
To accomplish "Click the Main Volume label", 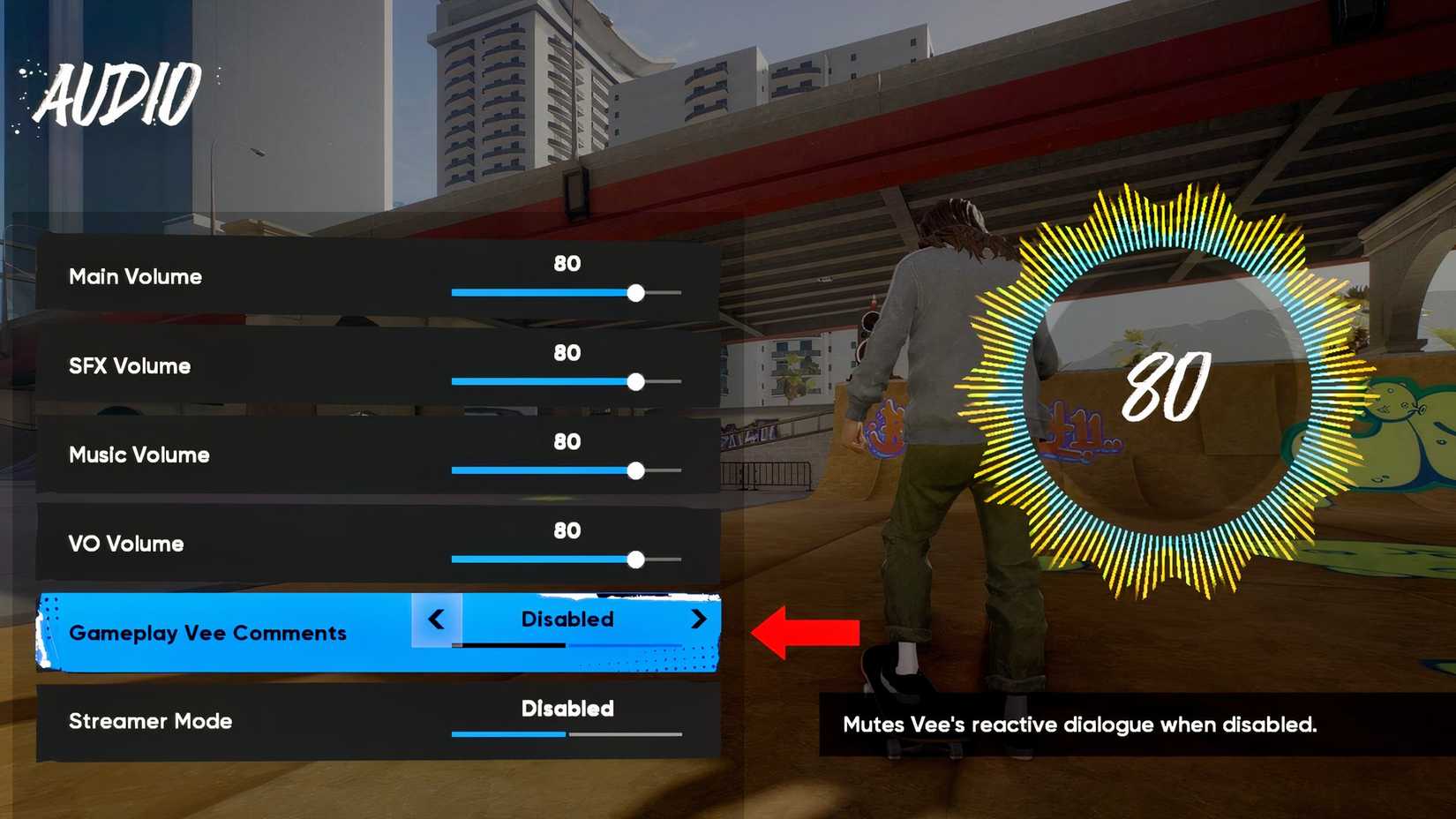I will click(133, 276).
